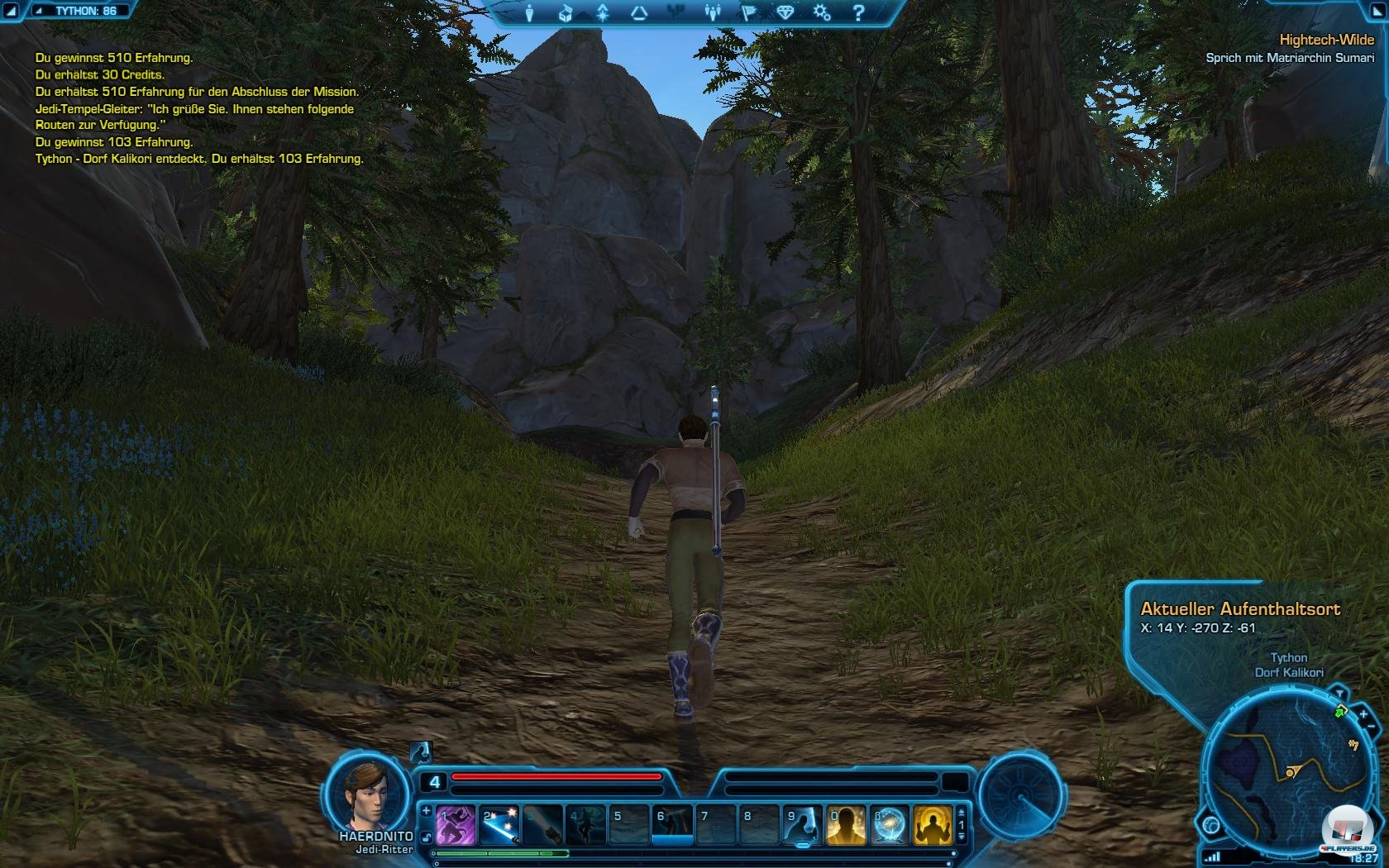Open the inventory box icon
Image resolution: width=1389 pixels, height=868 pixels.
(566, 13)
